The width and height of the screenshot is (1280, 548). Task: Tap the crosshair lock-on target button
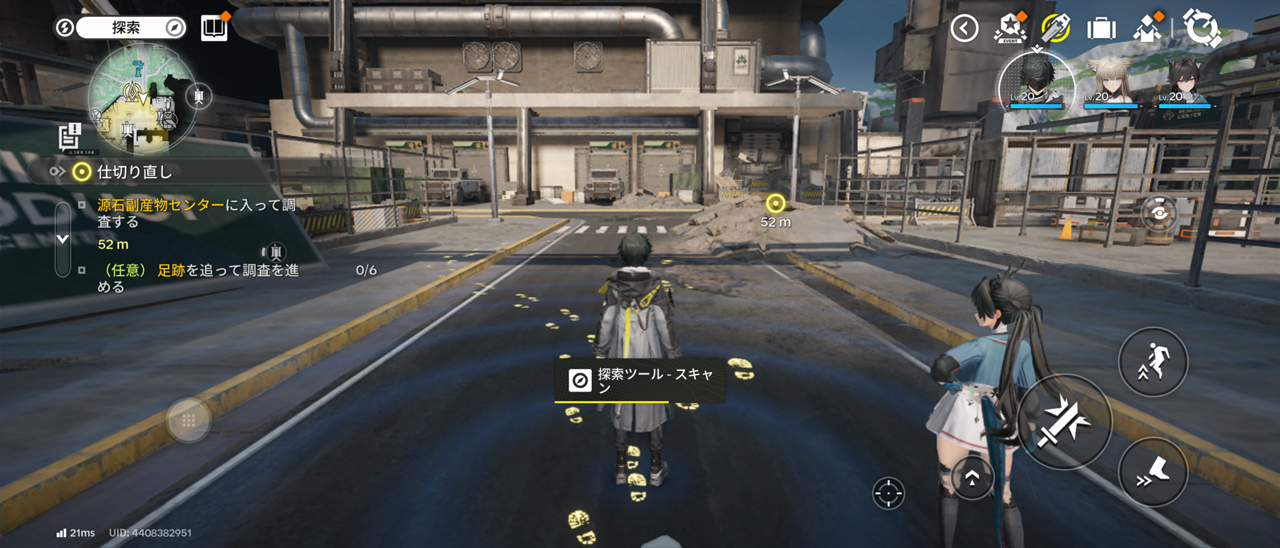888,493
